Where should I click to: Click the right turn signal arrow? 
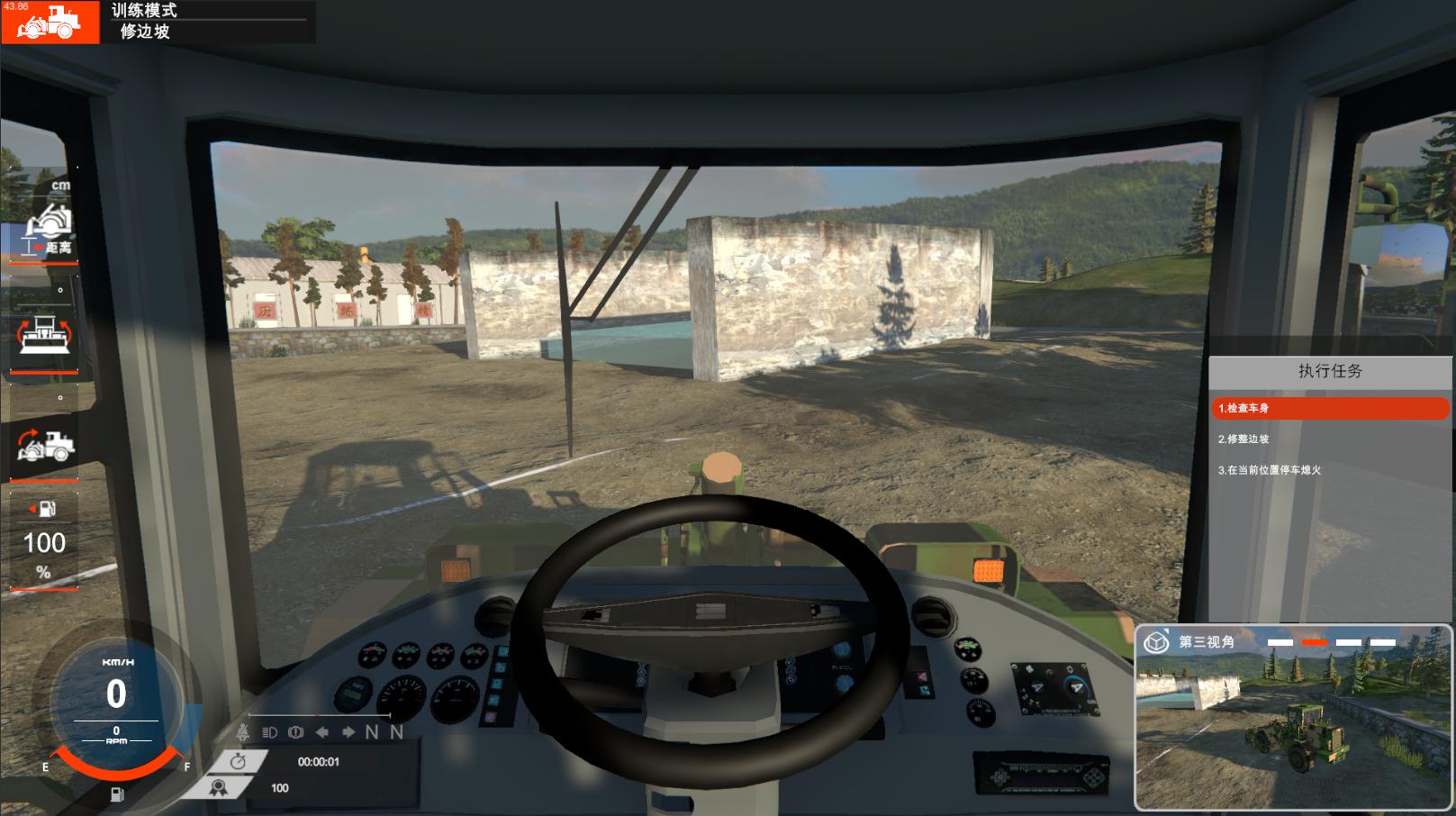click(348, 732)
